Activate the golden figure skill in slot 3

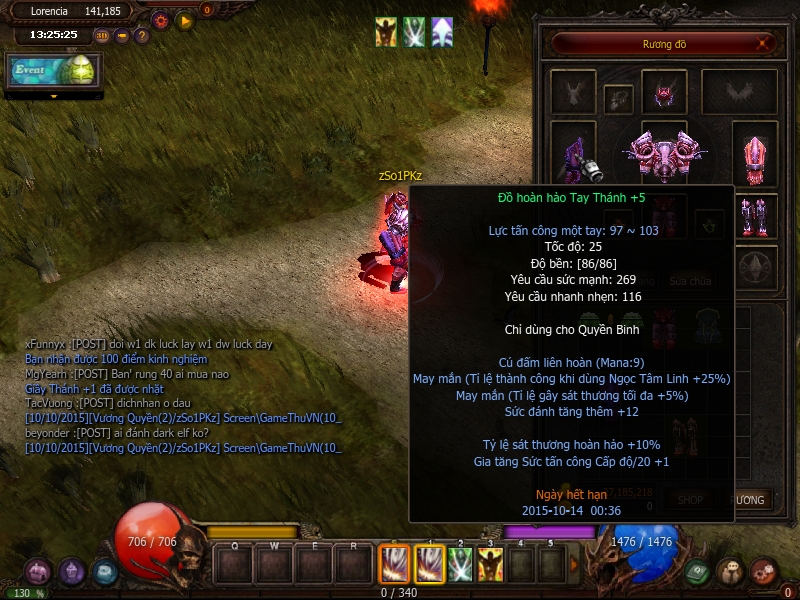point(490,564)
